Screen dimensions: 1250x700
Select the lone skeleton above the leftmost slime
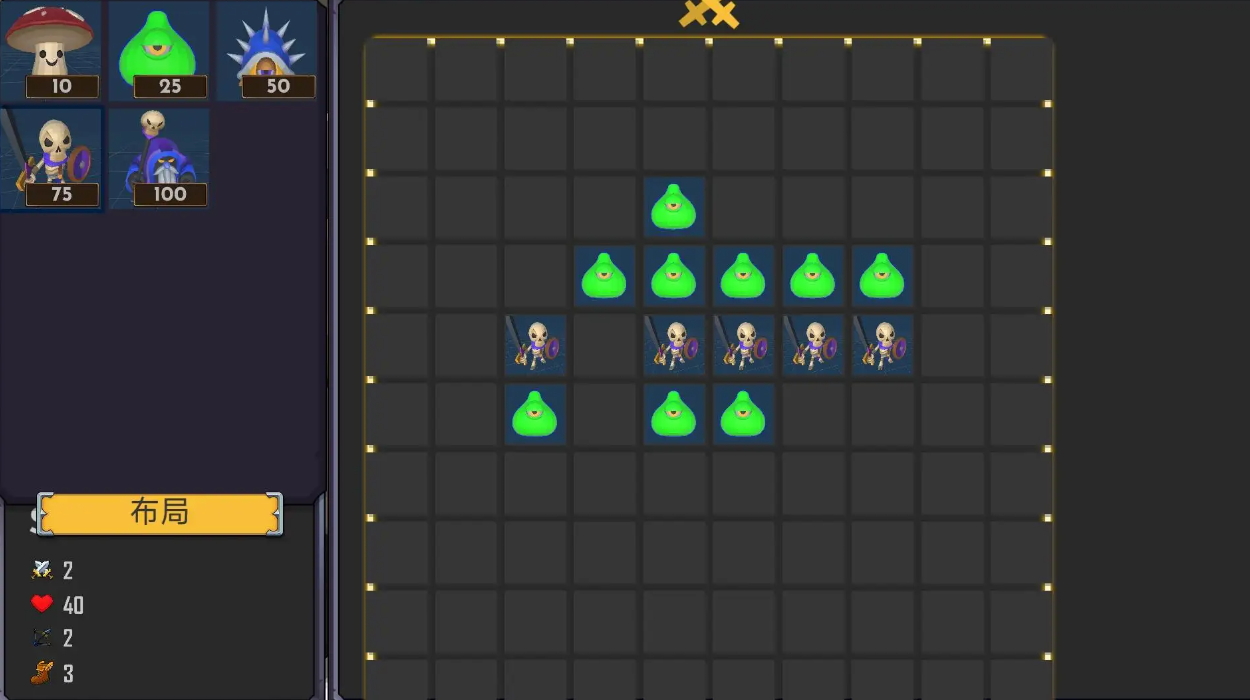pyautogui.click(x=535, y=345)
